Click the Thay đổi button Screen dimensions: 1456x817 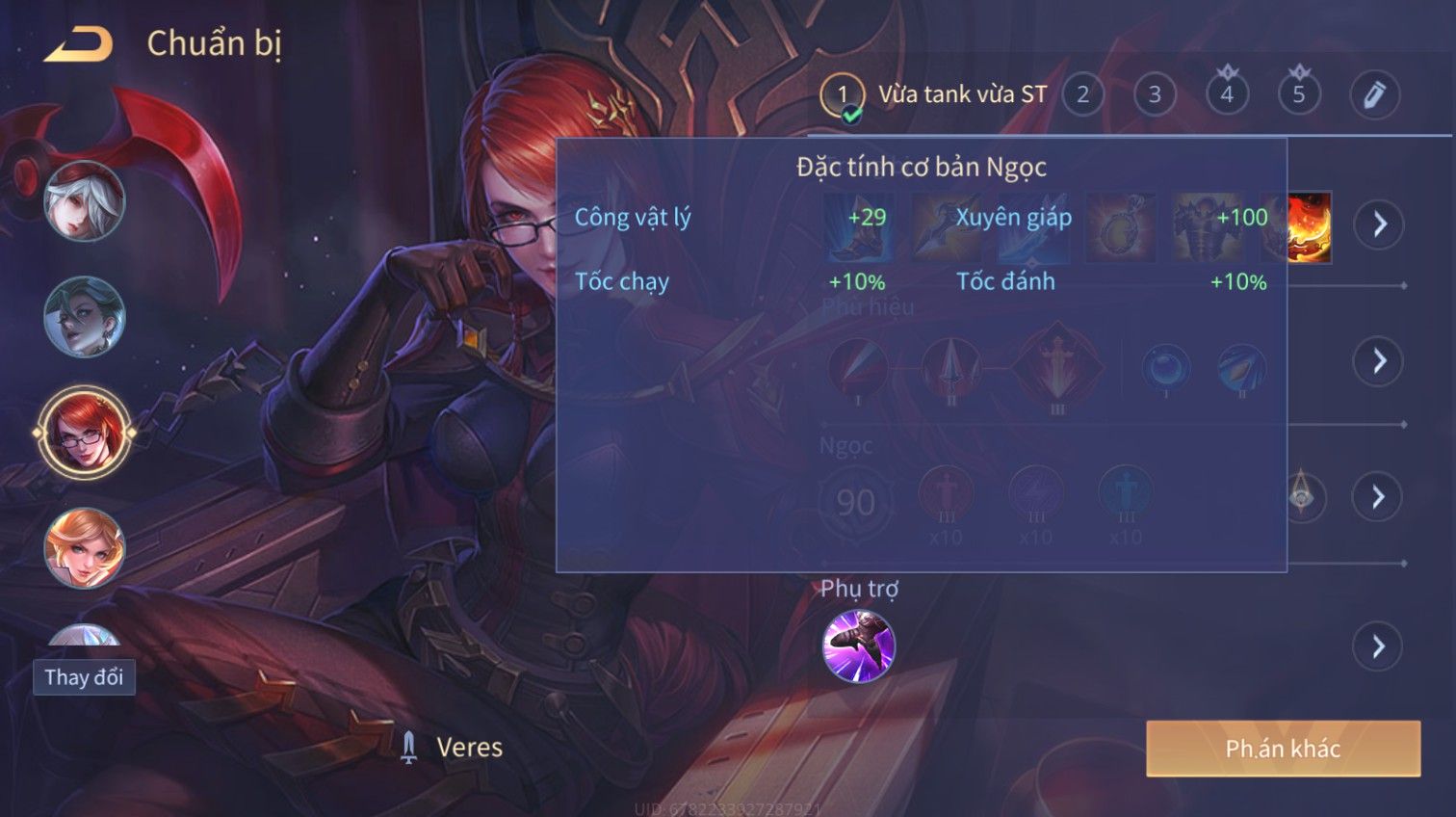pos(84,677)
